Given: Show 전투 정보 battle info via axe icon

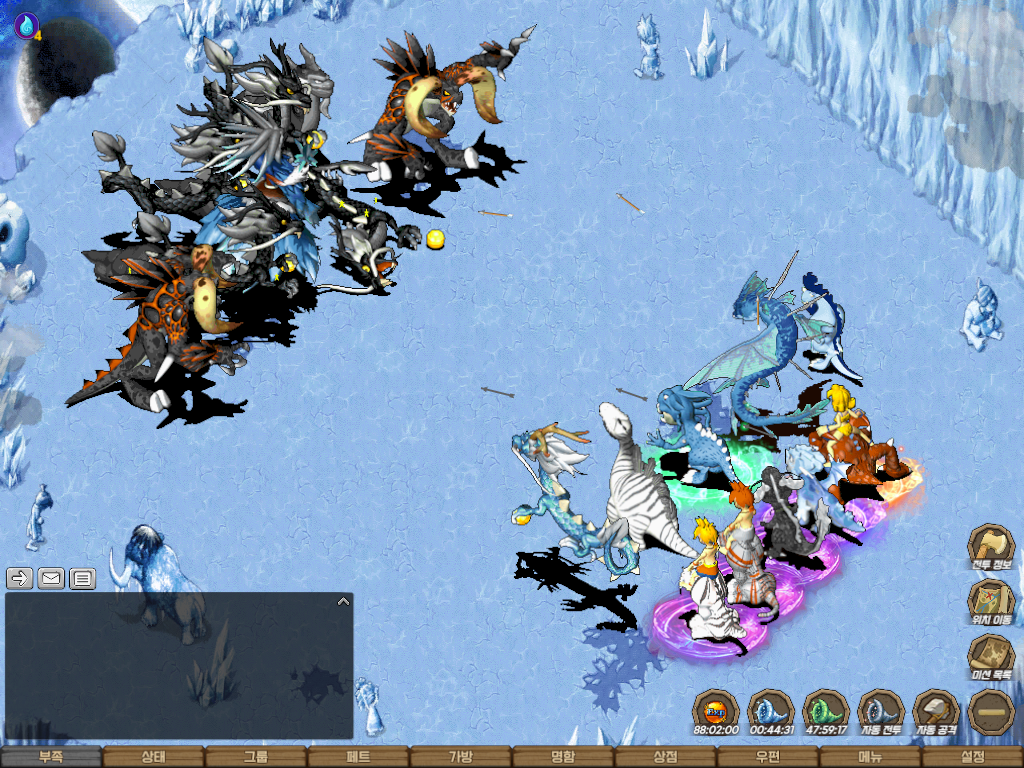Looking at the screenshot, I should click(x=991, y=547).
